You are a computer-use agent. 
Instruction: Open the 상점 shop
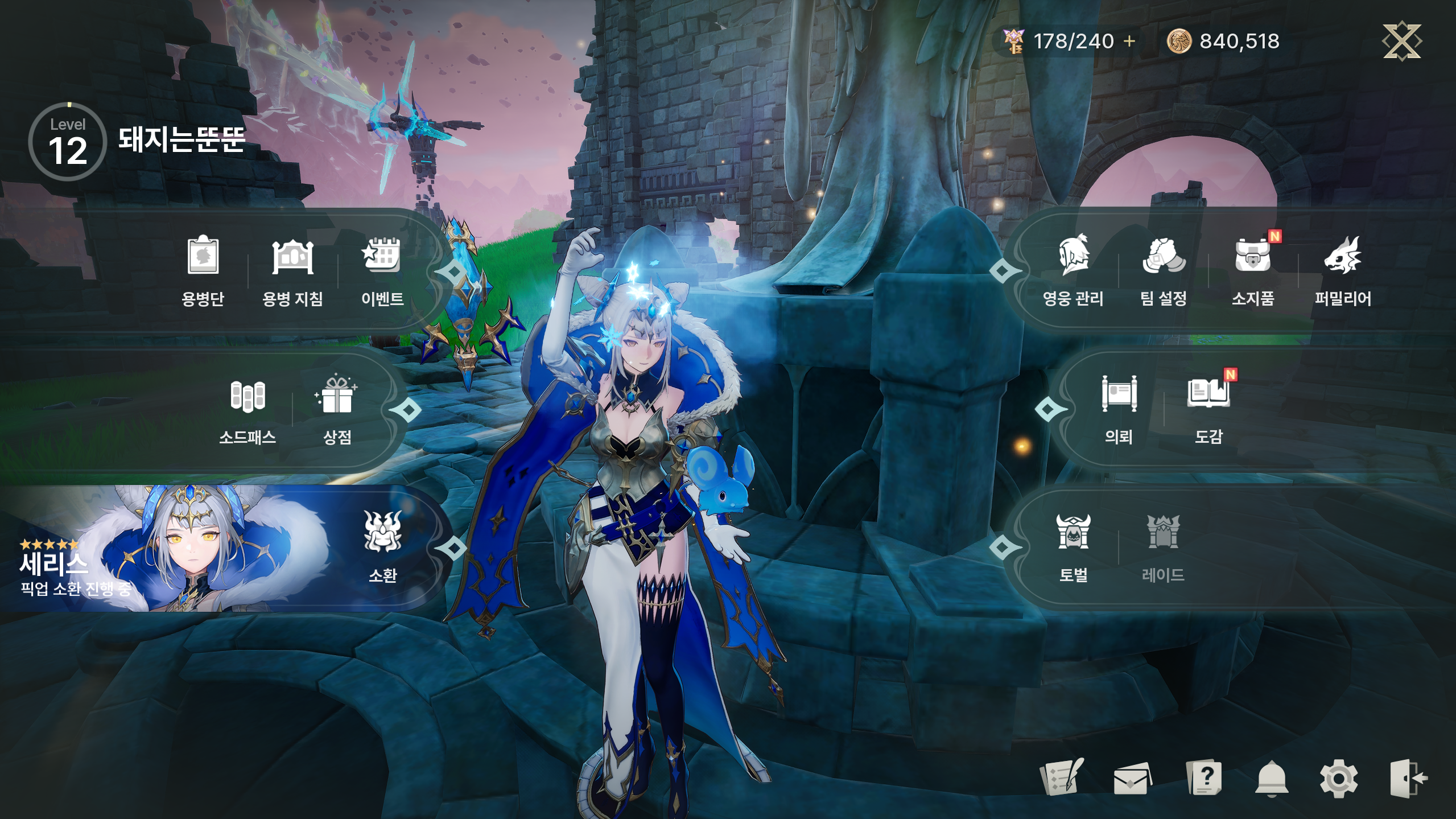(x=337, y=408)
